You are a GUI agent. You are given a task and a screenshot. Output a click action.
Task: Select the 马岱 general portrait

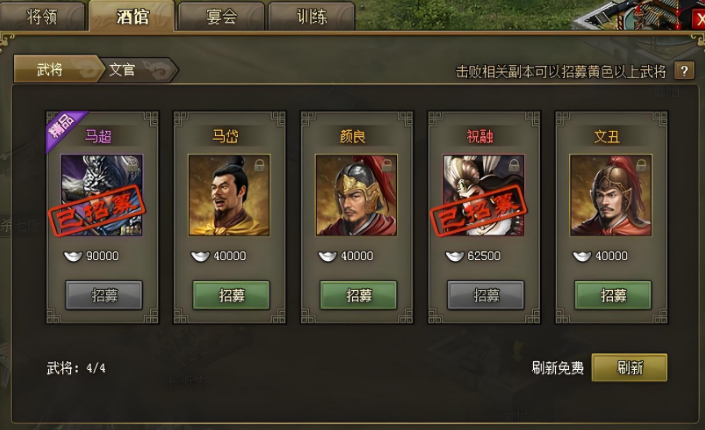click(229, 194)
